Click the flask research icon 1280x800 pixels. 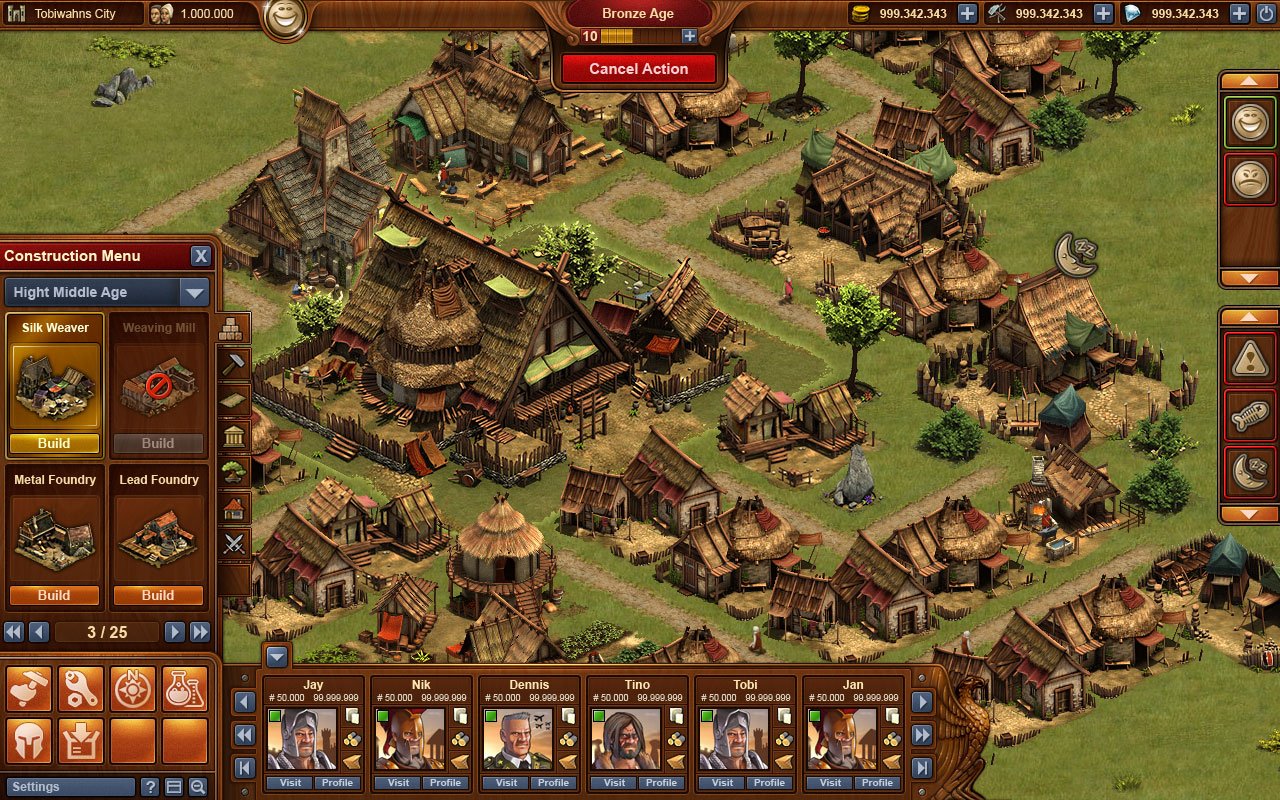[x=184, y=688]
